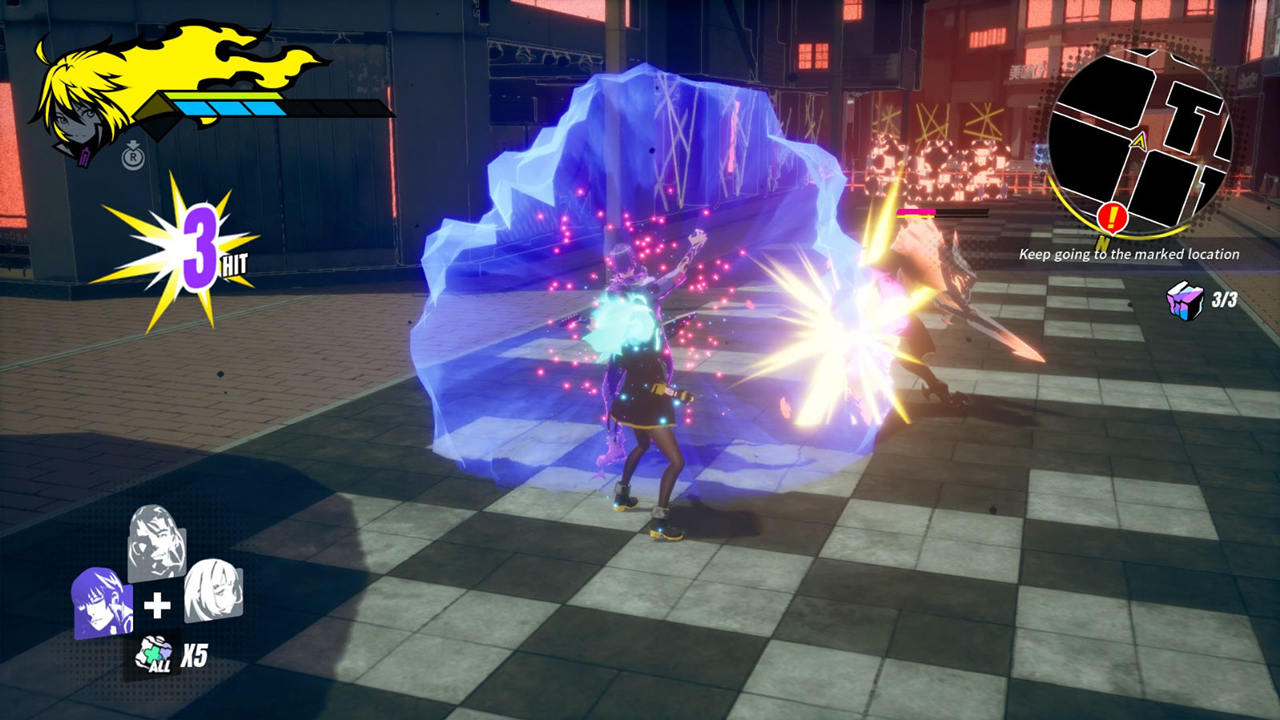The image size is (1280, 720).
Task: Switch to the grey top party portrait
Action: [x=157, y=543]
